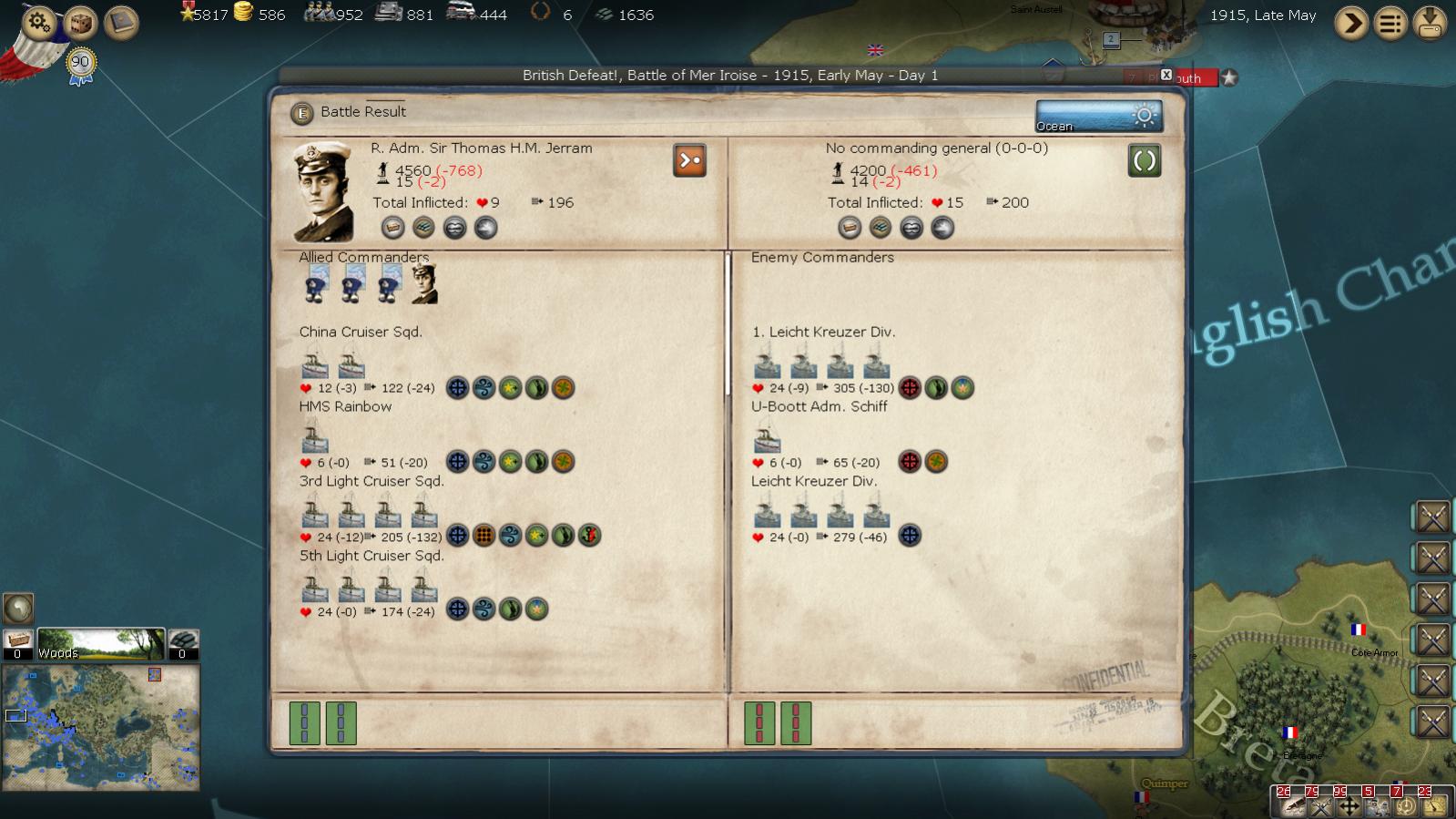Click the round E Battle Result icon
This screenshot has width=1456, height=819.
click(301, 113)
